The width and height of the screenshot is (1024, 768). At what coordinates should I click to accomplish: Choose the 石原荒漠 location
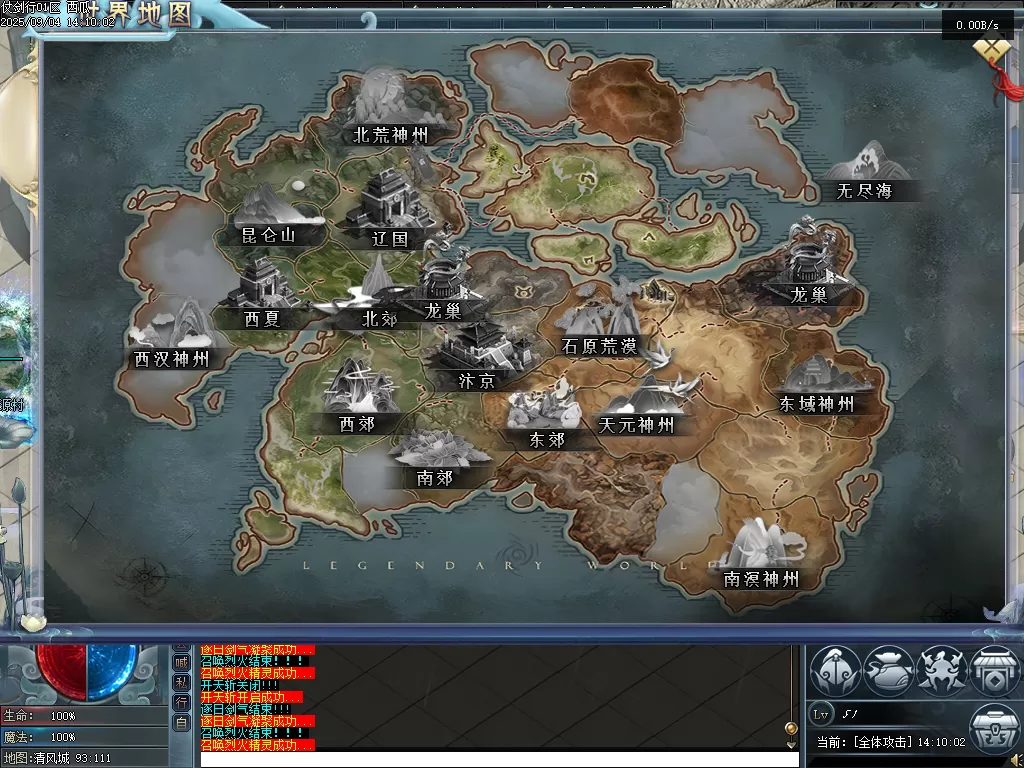[600, 327]
